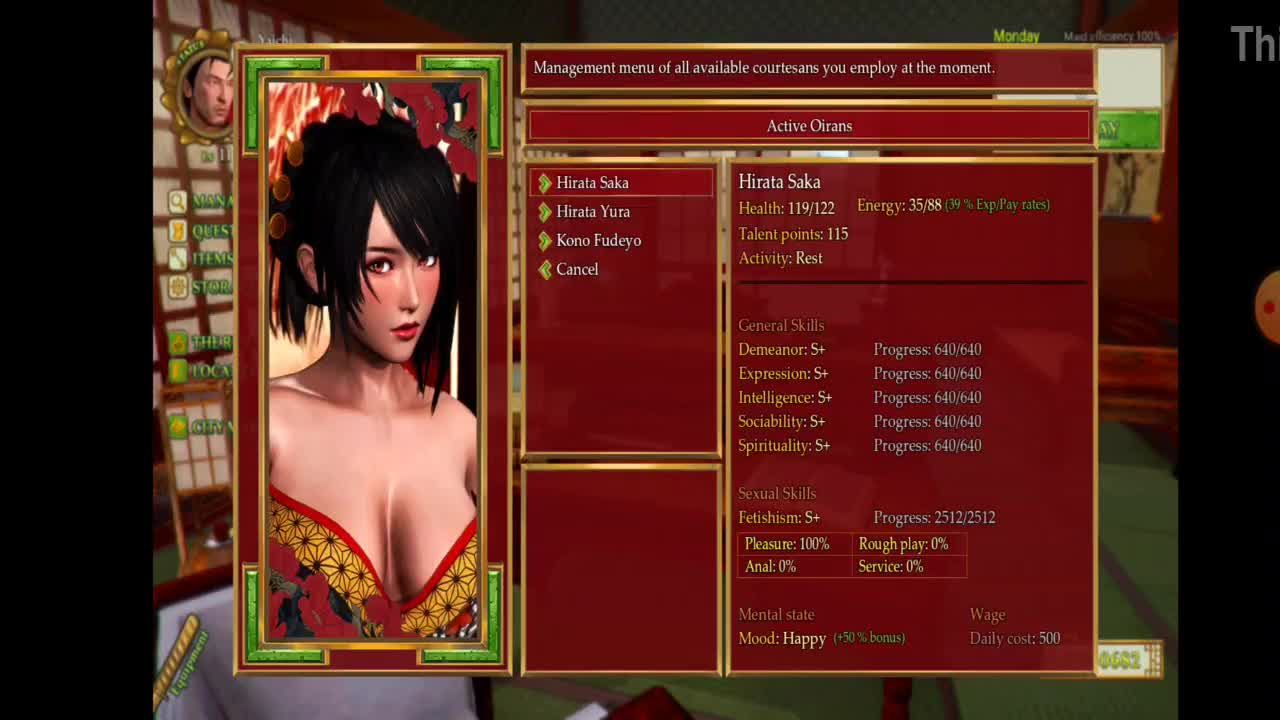The height and width of the screenshot is (720, 1280).
Task: Pick Kono Fudeyo from Active Oirans
Action: pyautogui.click(x=598, y=241)
